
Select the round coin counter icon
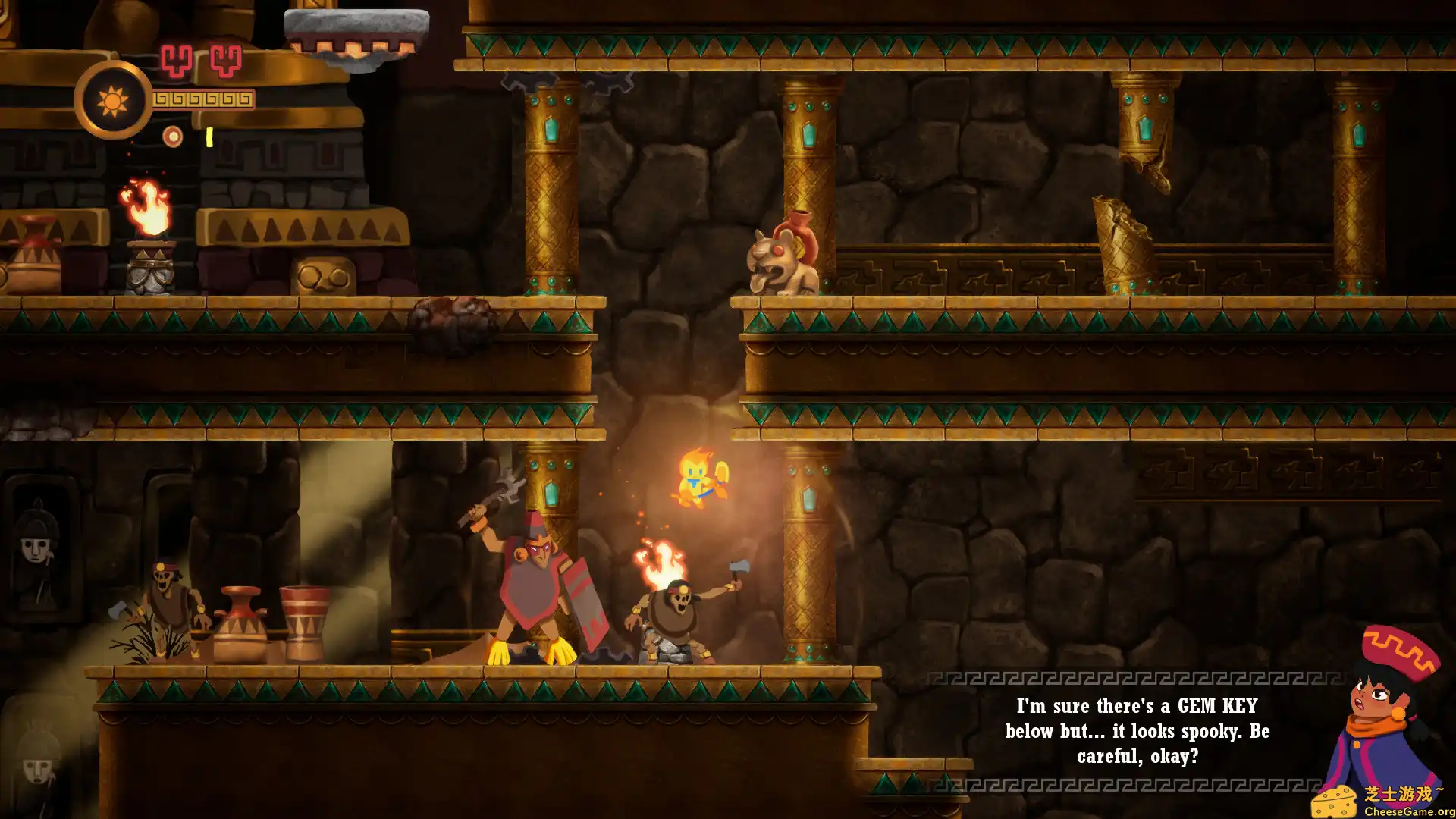(x=173, y=136)
